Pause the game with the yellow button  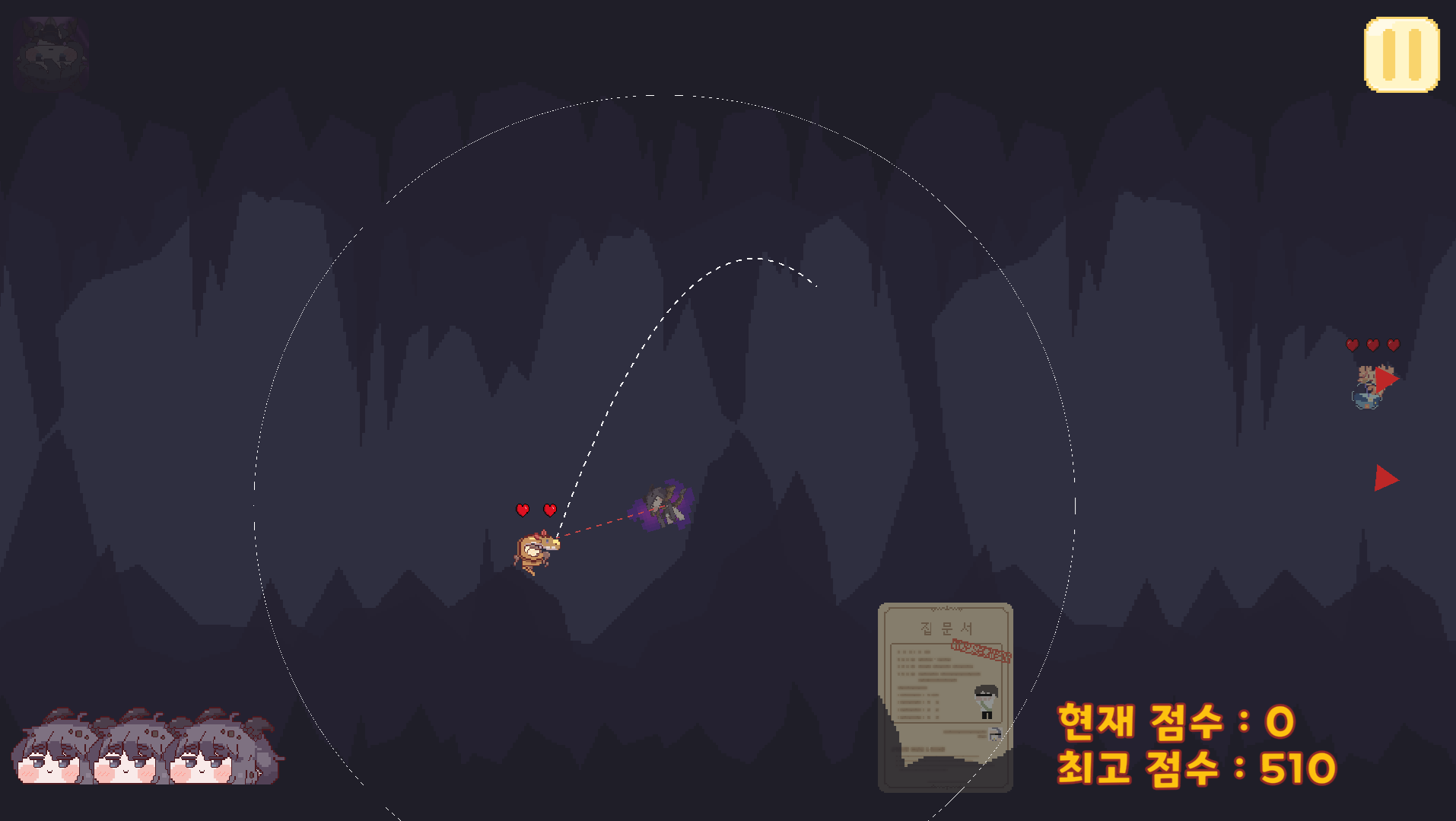pos(1401,55)
